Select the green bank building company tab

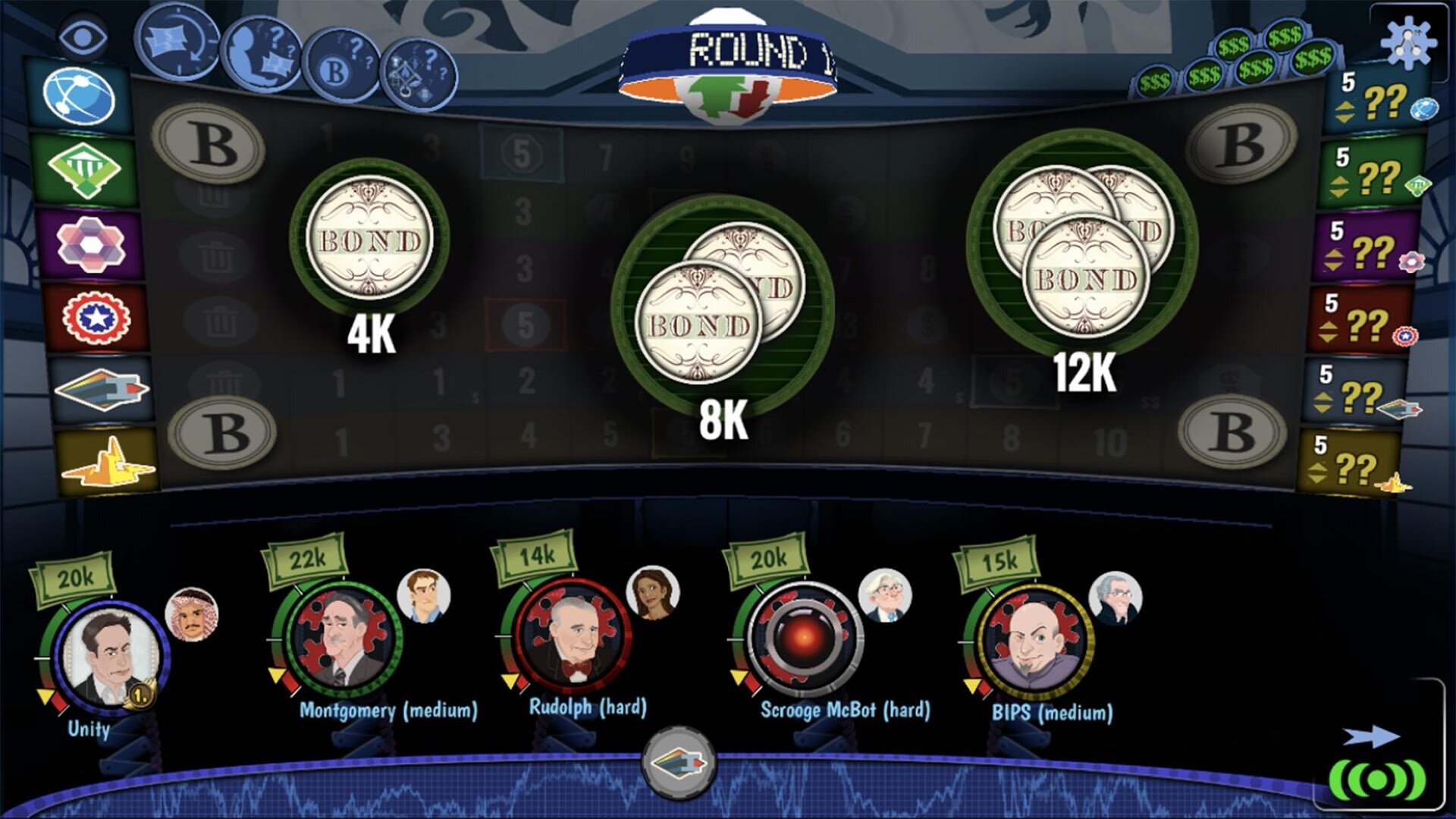tap(85, 170)
